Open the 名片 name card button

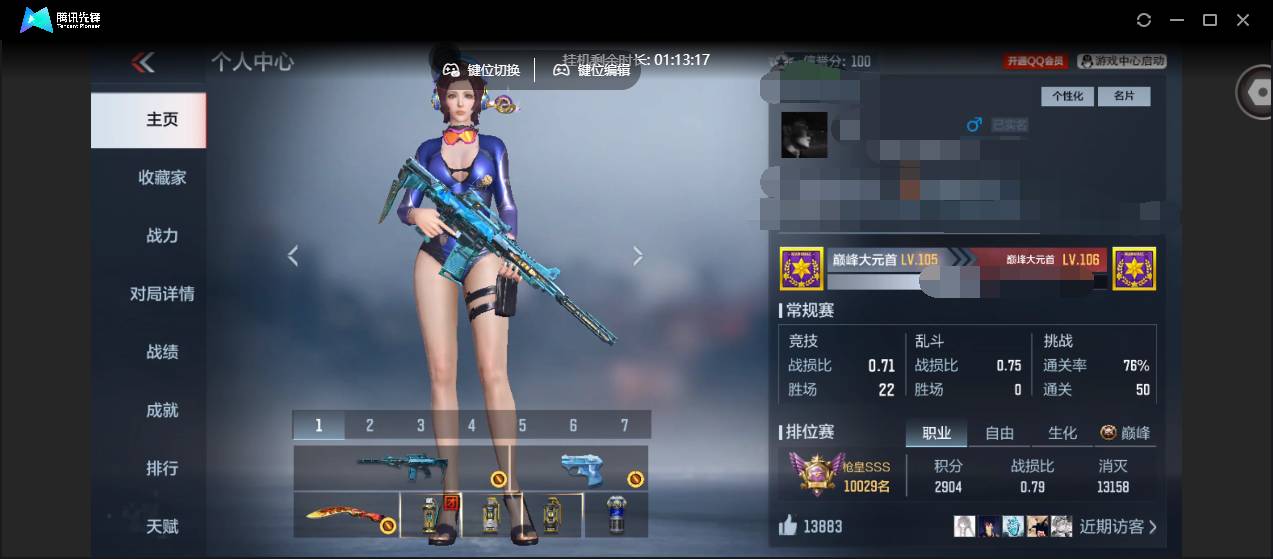1123,97
